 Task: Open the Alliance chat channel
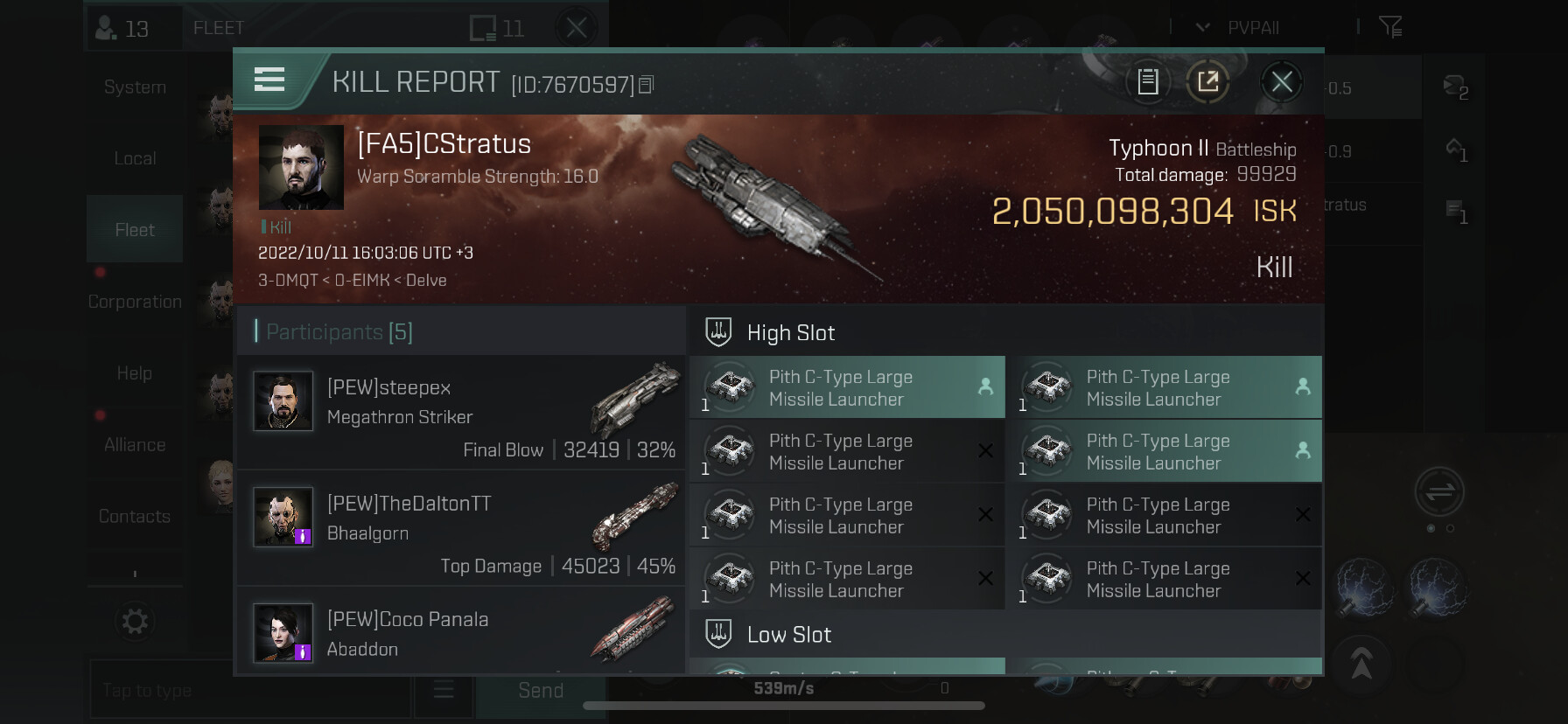pyautogui.click(x=135, y=445)
